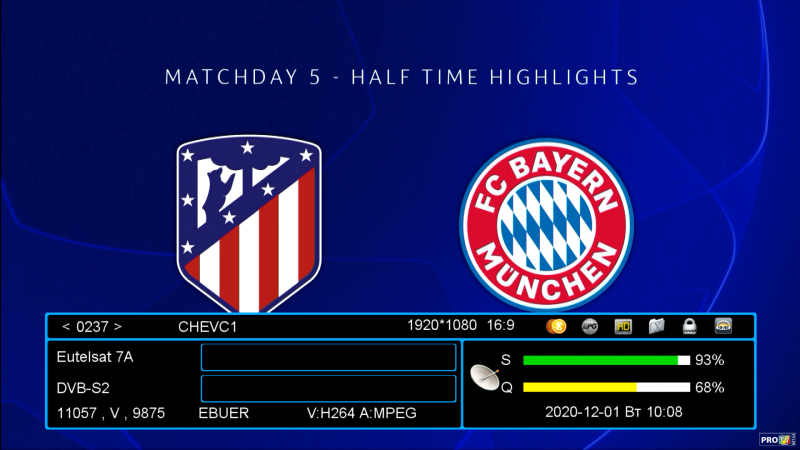Open the EPG program guide icon

[x=590, y=326]
